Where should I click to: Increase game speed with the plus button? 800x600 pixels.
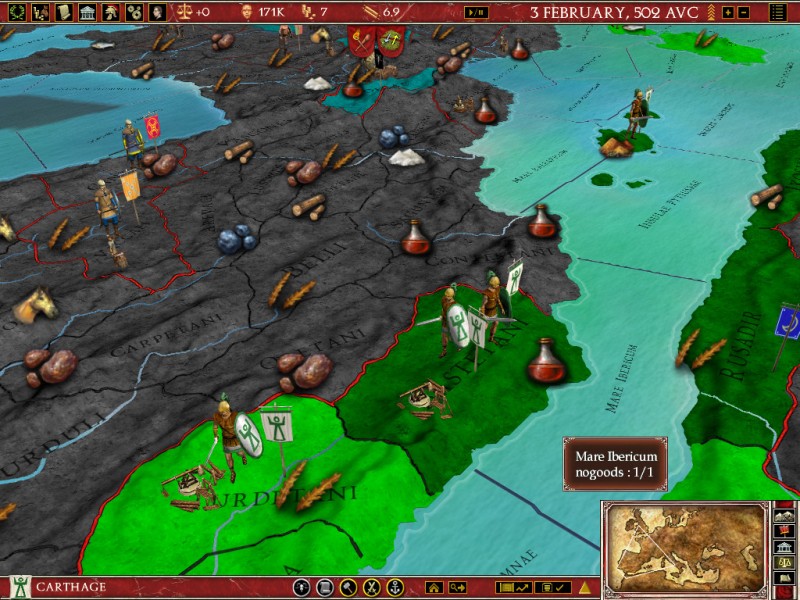tap(728, 12)
